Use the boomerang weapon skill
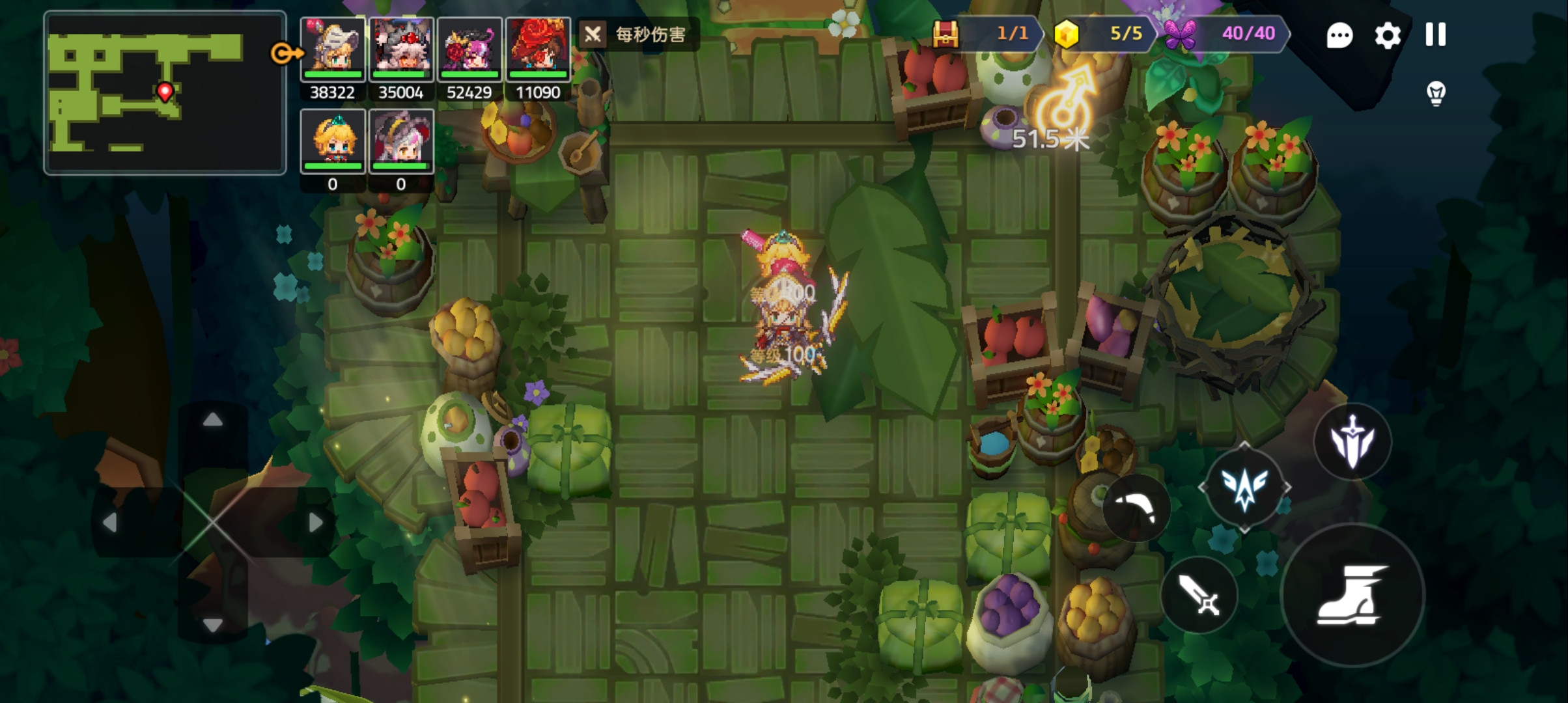The height and width of the screenshot is (703, 1568). tap(1136, 508)
